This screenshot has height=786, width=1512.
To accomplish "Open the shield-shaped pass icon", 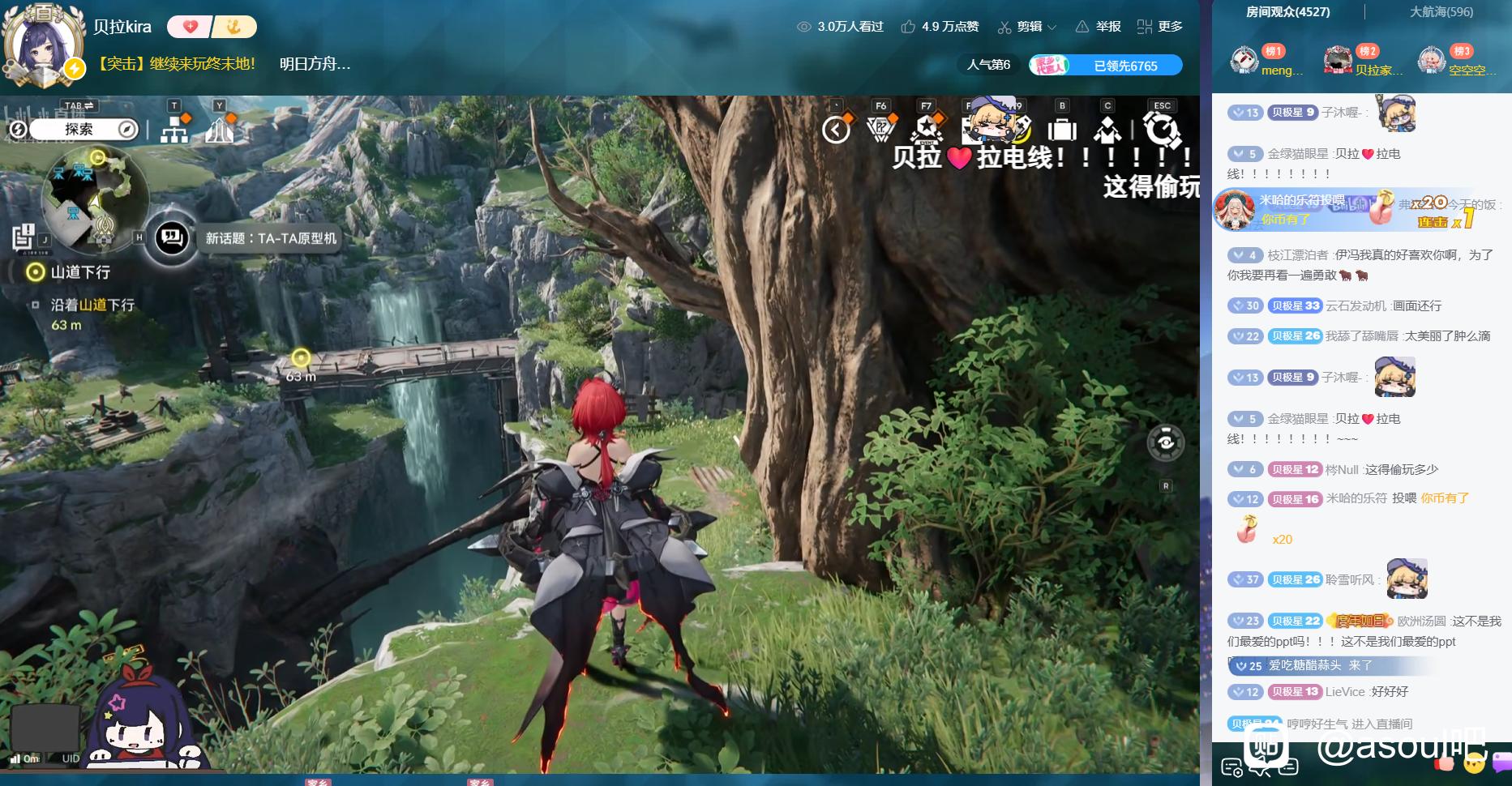I will click(880, 129).
